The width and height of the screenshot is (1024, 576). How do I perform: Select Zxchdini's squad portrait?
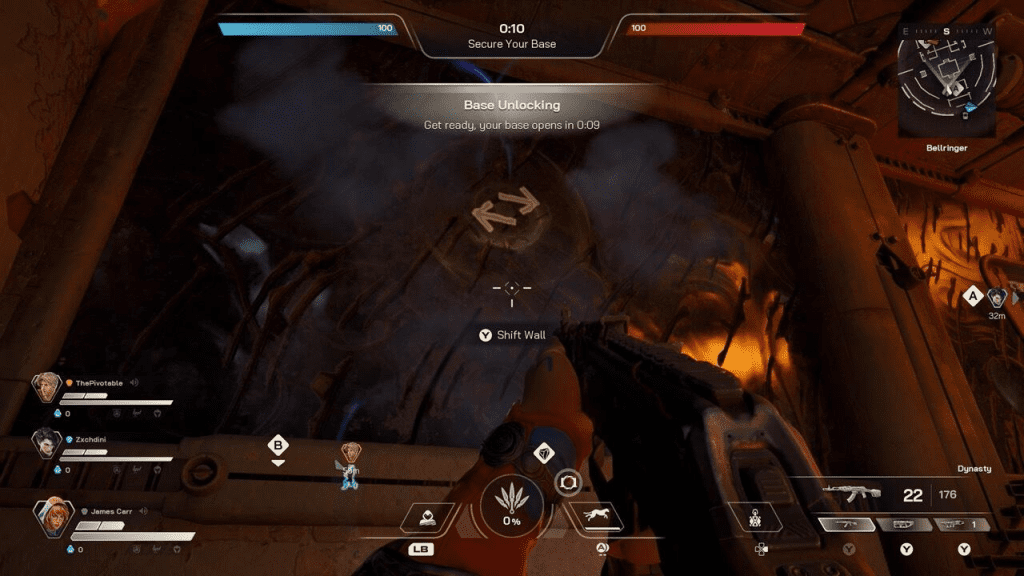coord(46,443)
